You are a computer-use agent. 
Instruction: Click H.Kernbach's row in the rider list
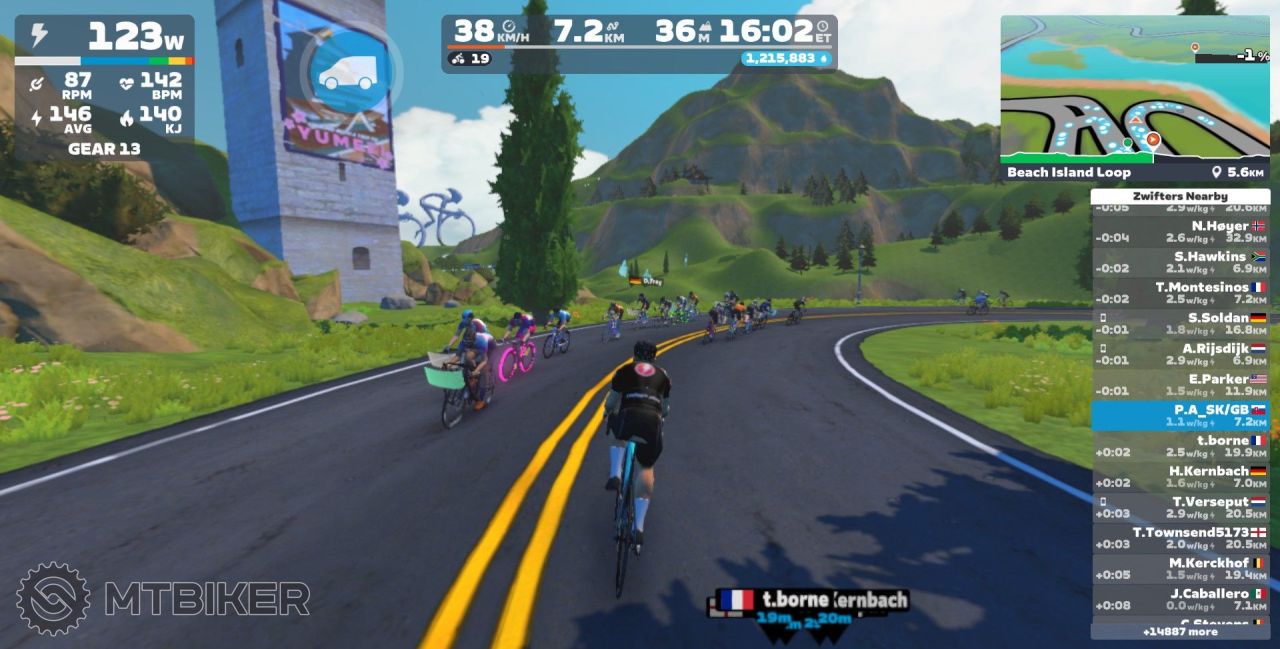click(1181, 477)
